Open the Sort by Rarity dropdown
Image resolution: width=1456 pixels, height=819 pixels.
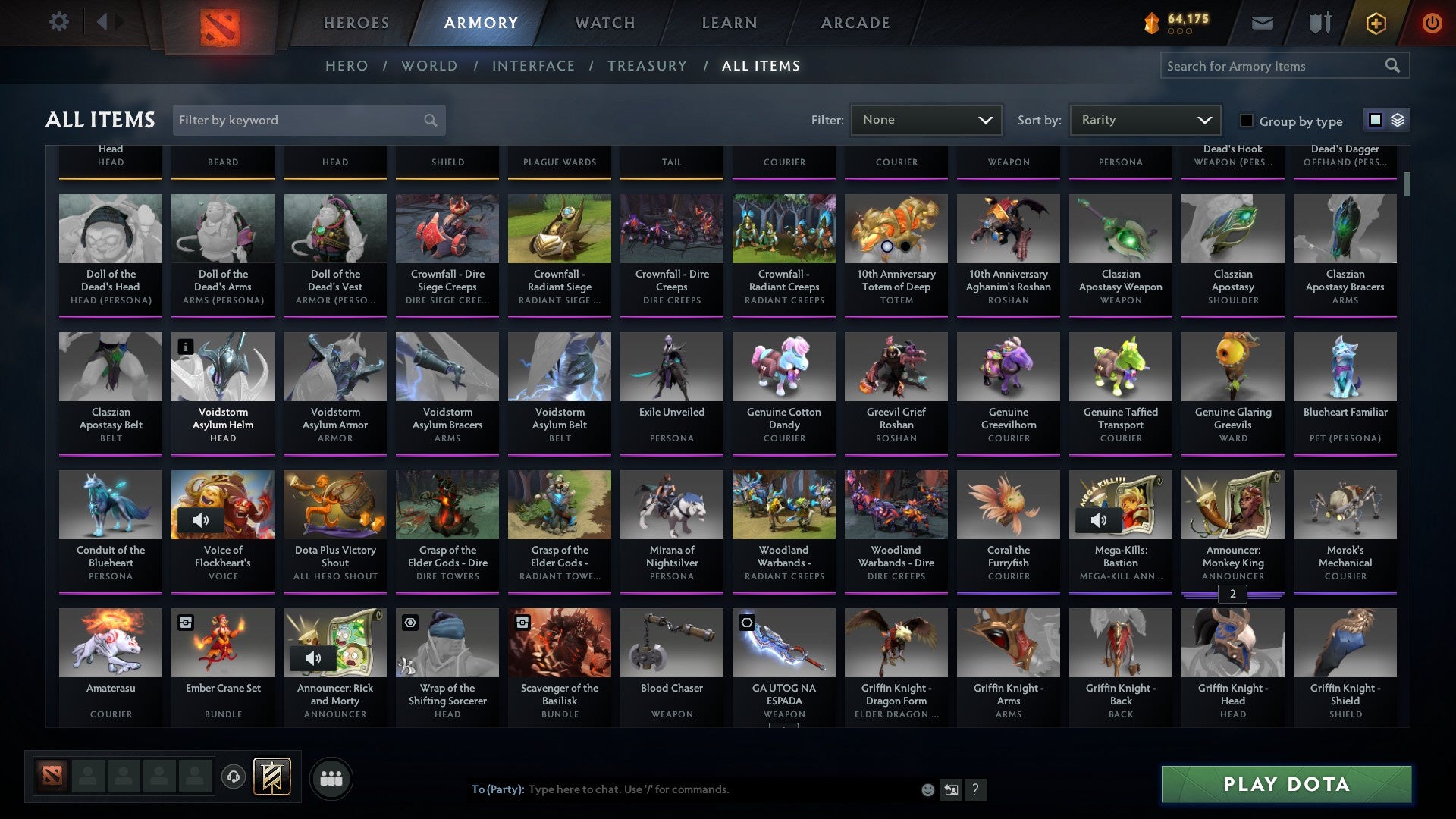tap(1144, 119)
